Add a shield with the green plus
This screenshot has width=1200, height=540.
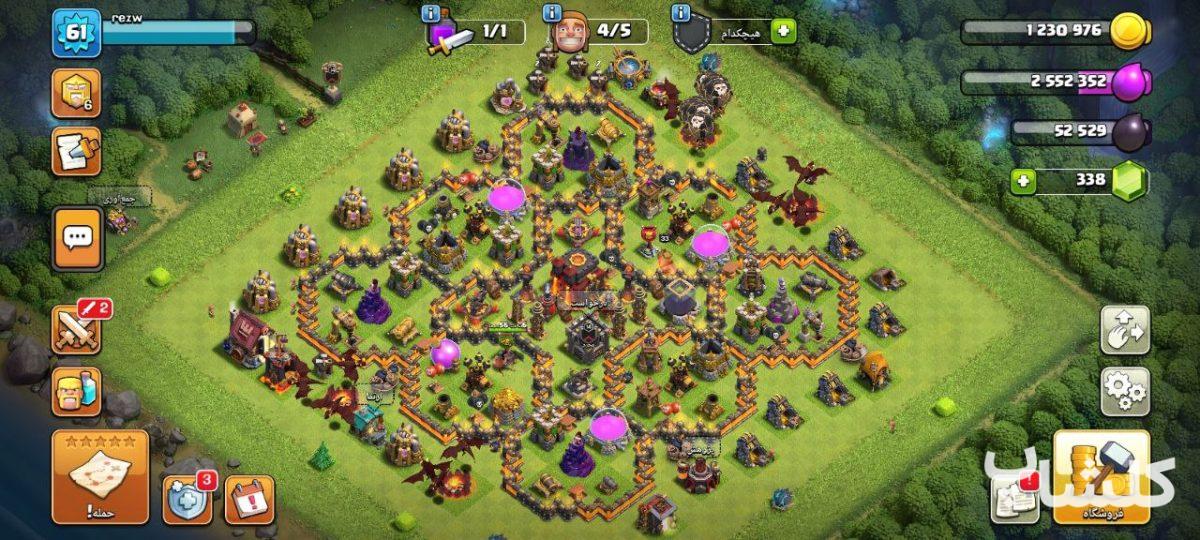(x=783, y=31)
